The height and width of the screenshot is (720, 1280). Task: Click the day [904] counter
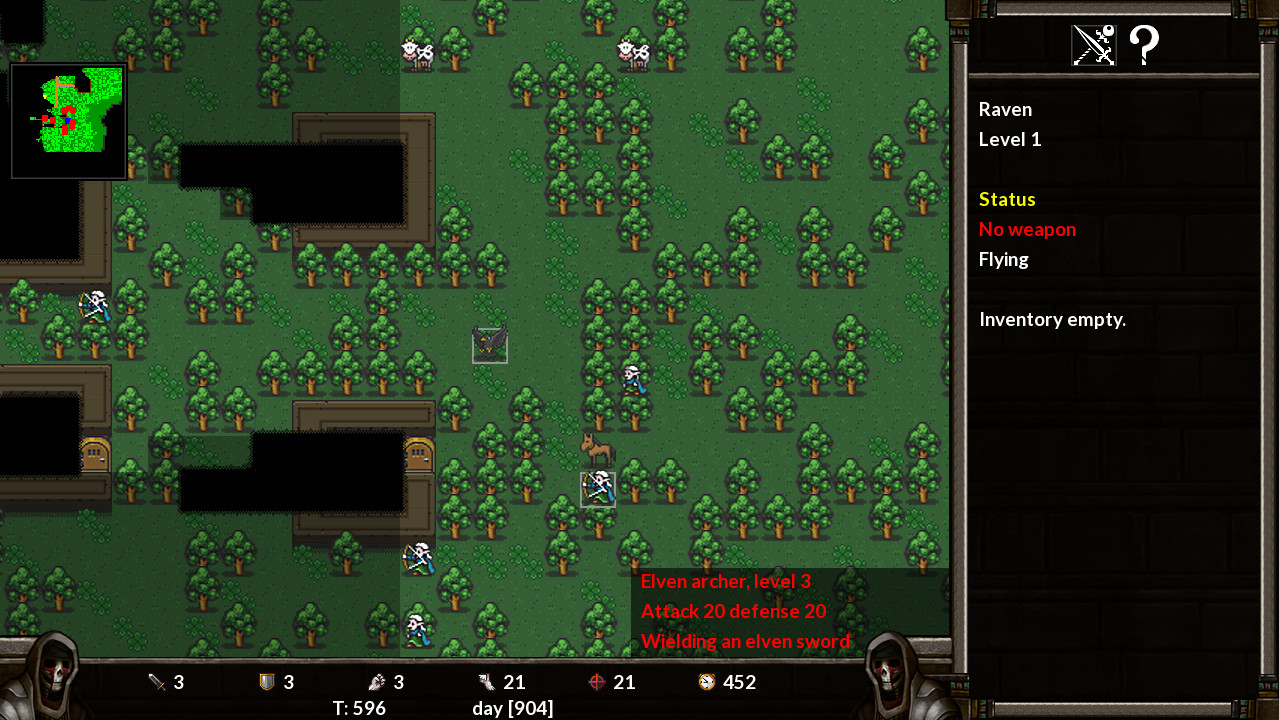[513, 708]
